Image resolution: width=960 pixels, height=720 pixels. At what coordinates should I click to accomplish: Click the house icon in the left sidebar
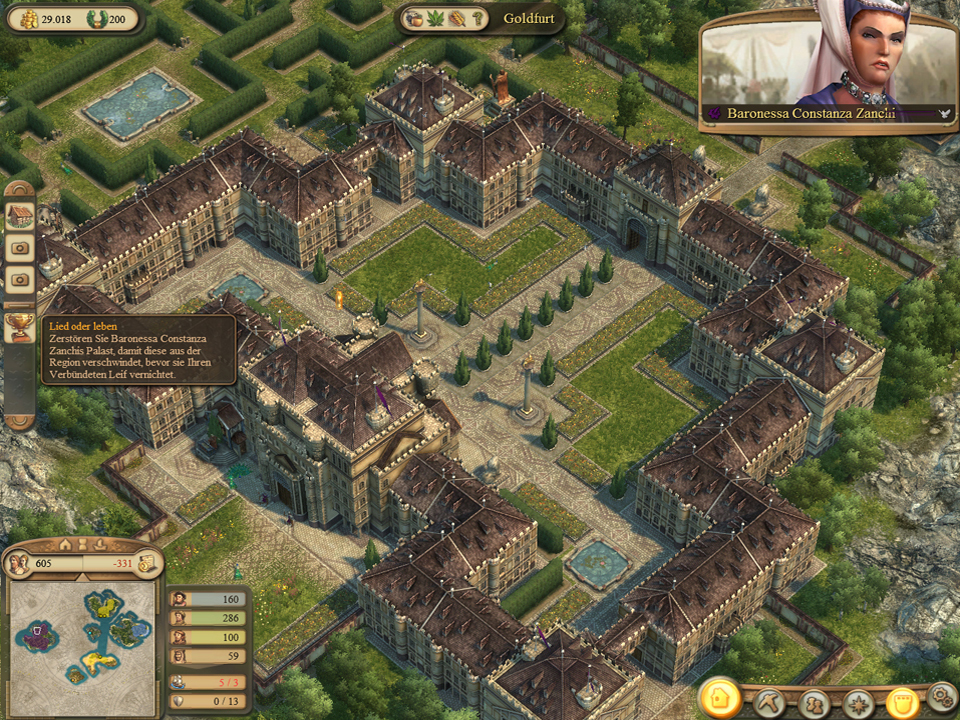[19, 215]
